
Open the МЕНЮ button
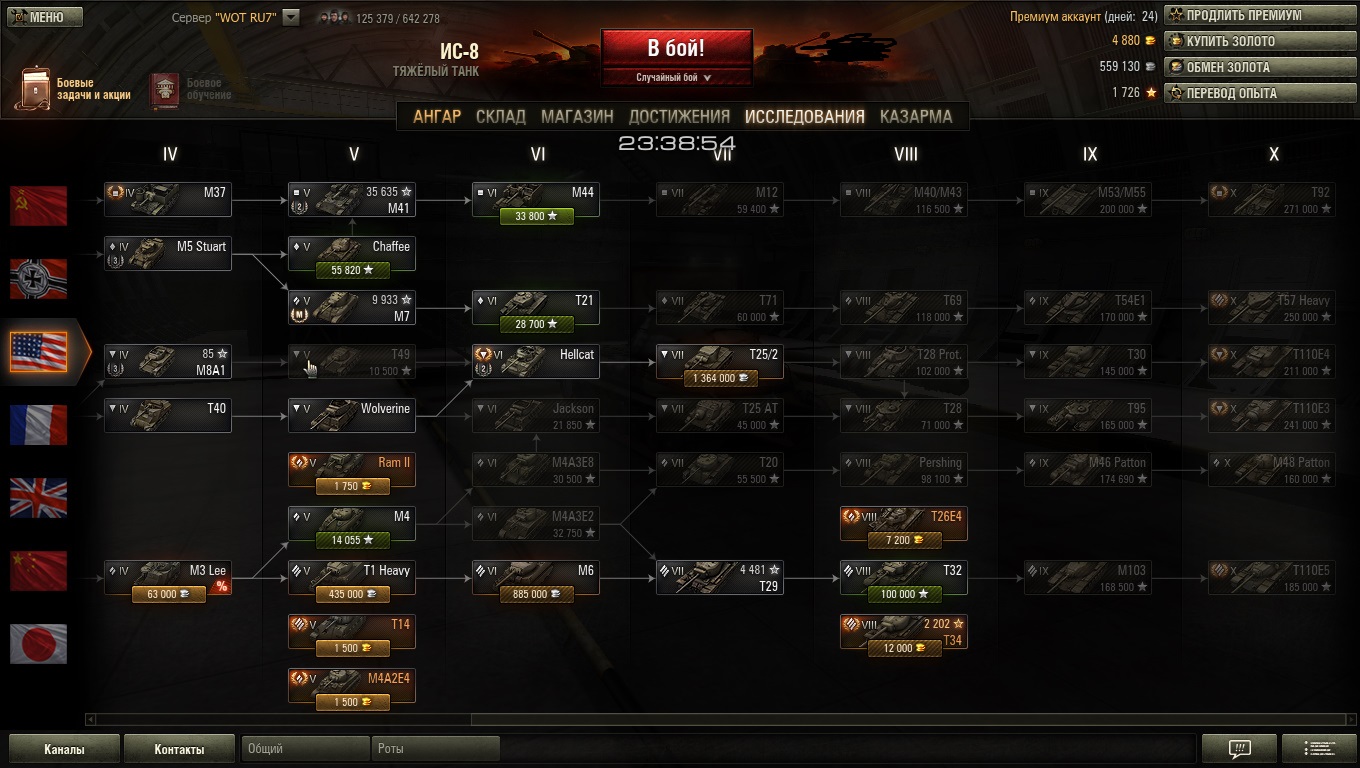point(37,17)
